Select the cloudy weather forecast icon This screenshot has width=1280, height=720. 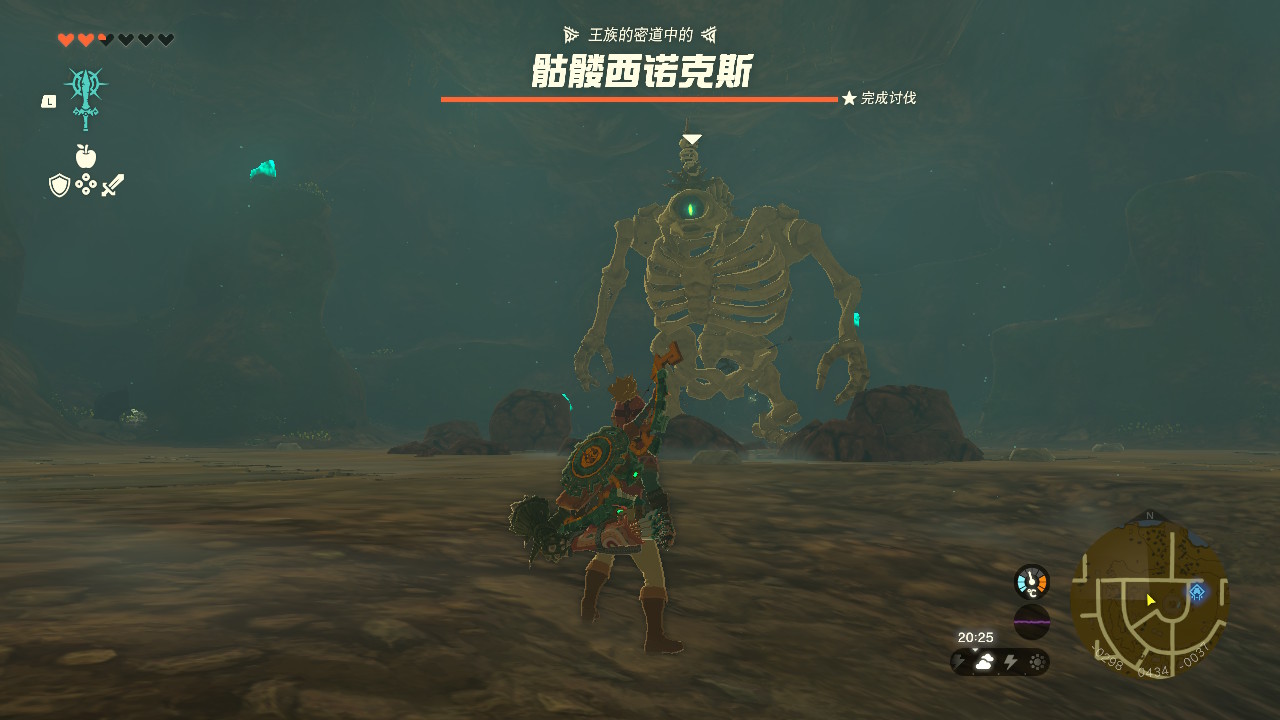[985, 662]
